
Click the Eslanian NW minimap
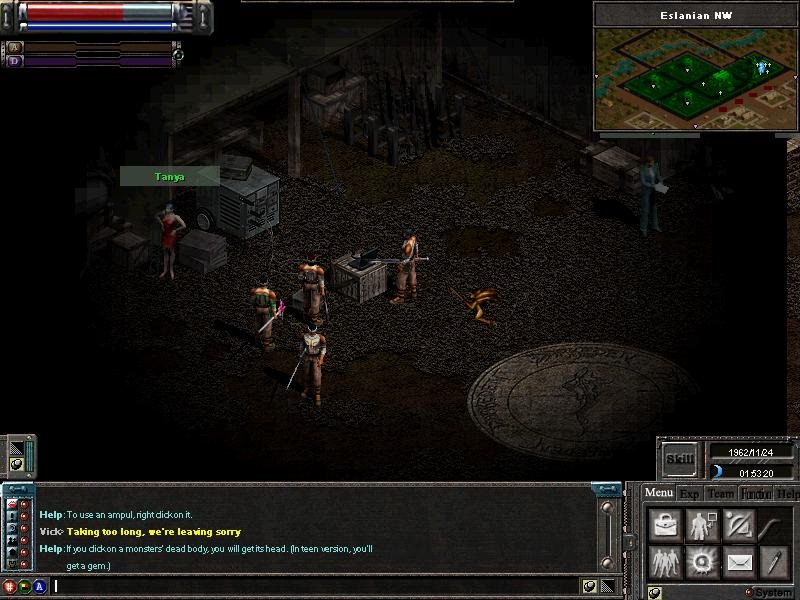[x=694, y=80]
